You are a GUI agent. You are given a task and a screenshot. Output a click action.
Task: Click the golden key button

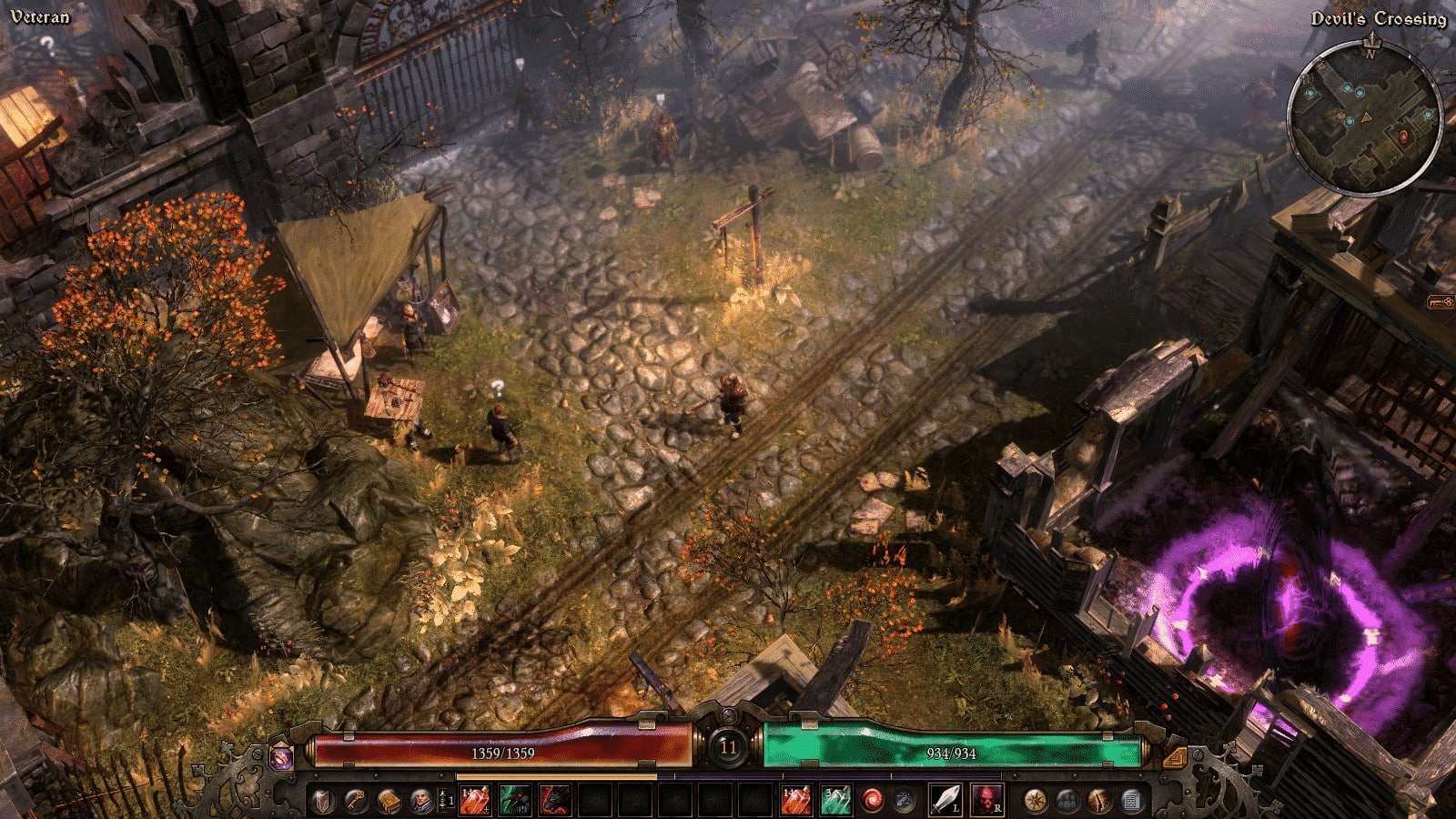point(356,801)
